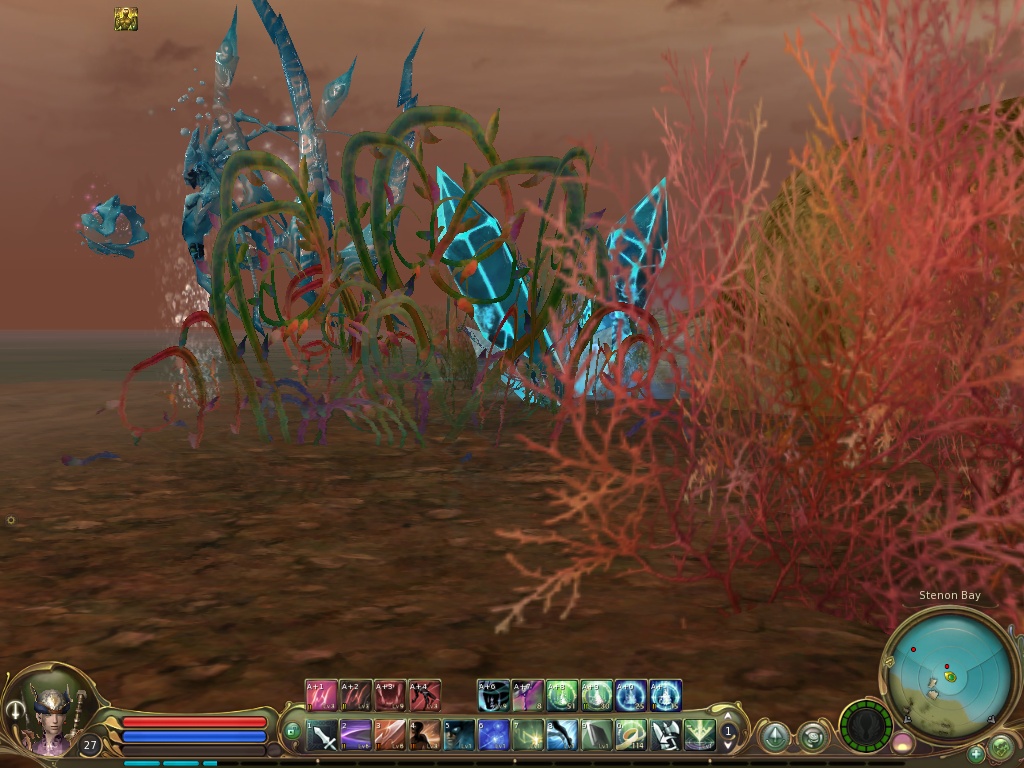This screenshot has width=1024, height=768.
Task: Click the yellow buff icon at top left
Action: pyautogui.click(x=126, y=19)
